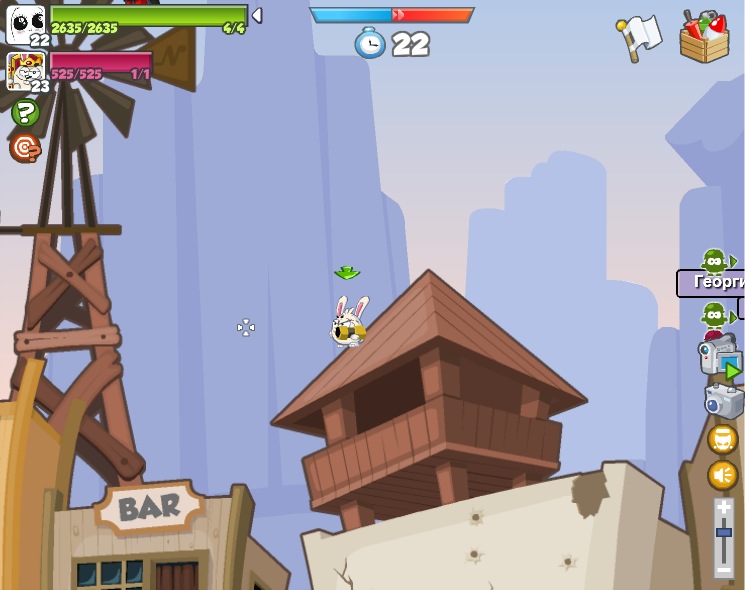
Task: Select the white ghost team avatar
Action: tap(26, 24)
